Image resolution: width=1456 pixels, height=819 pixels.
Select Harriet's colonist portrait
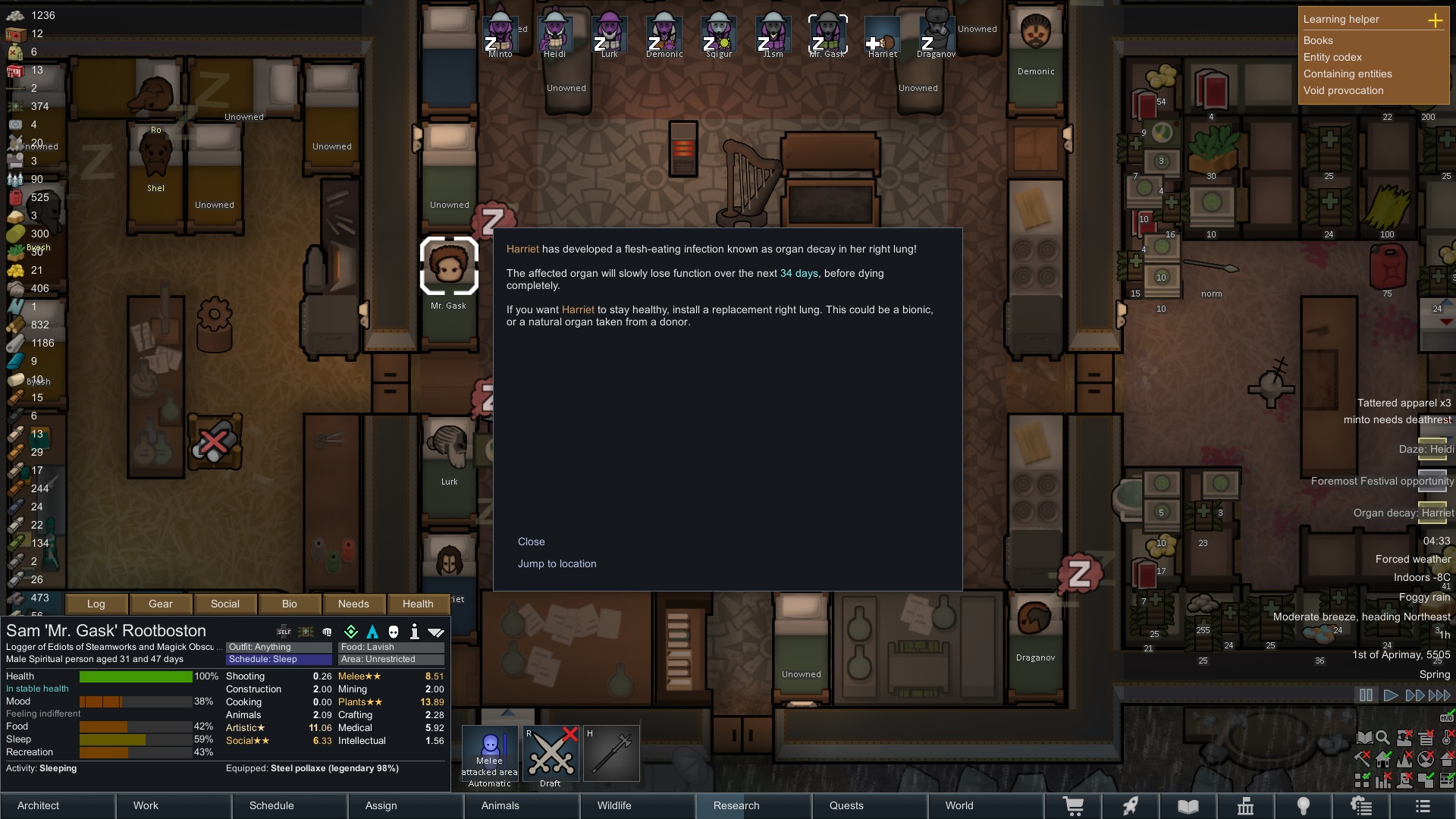tap(882, 35)
